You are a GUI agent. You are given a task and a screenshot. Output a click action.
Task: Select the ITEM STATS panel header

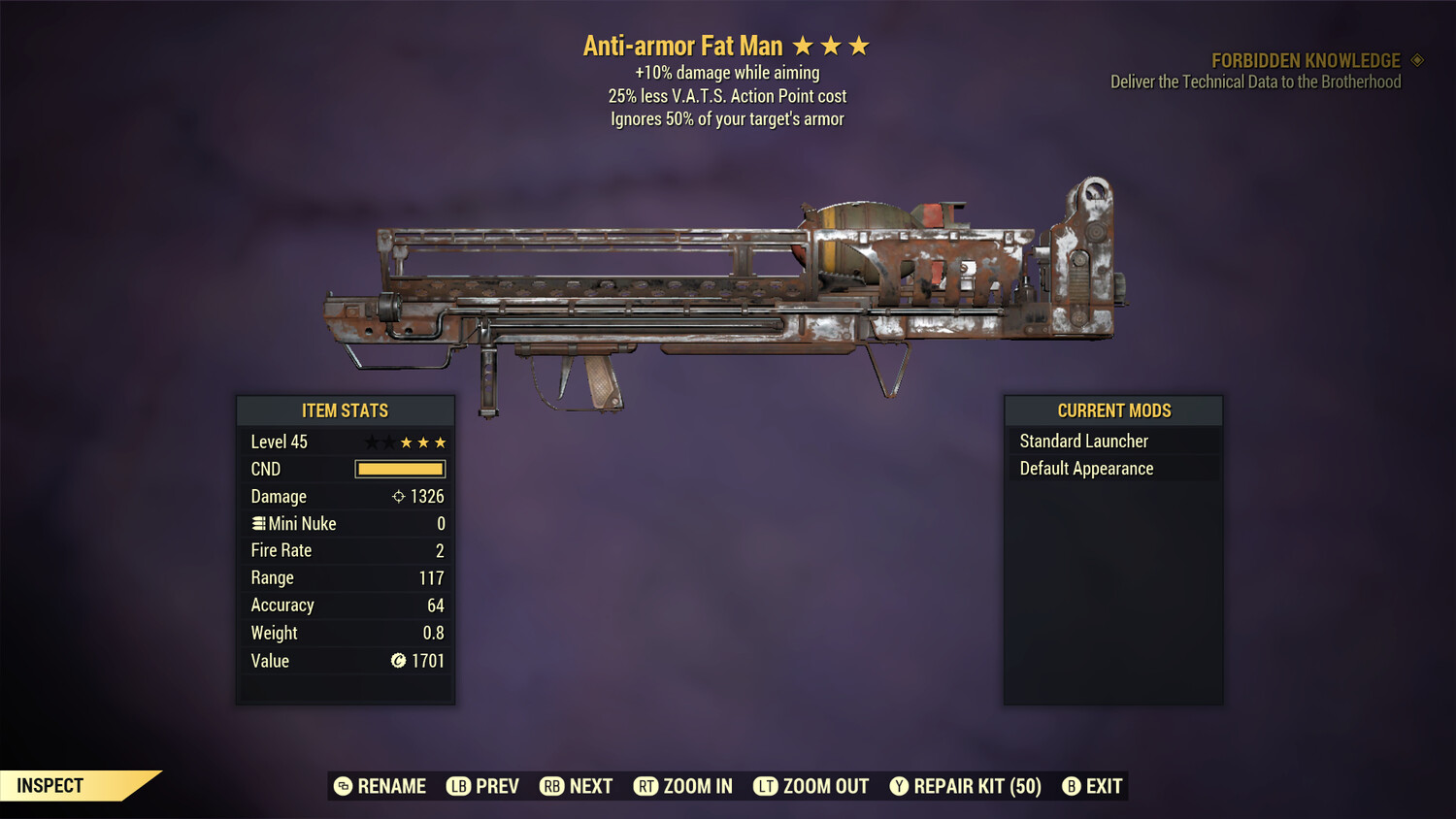tap(346, 410)
